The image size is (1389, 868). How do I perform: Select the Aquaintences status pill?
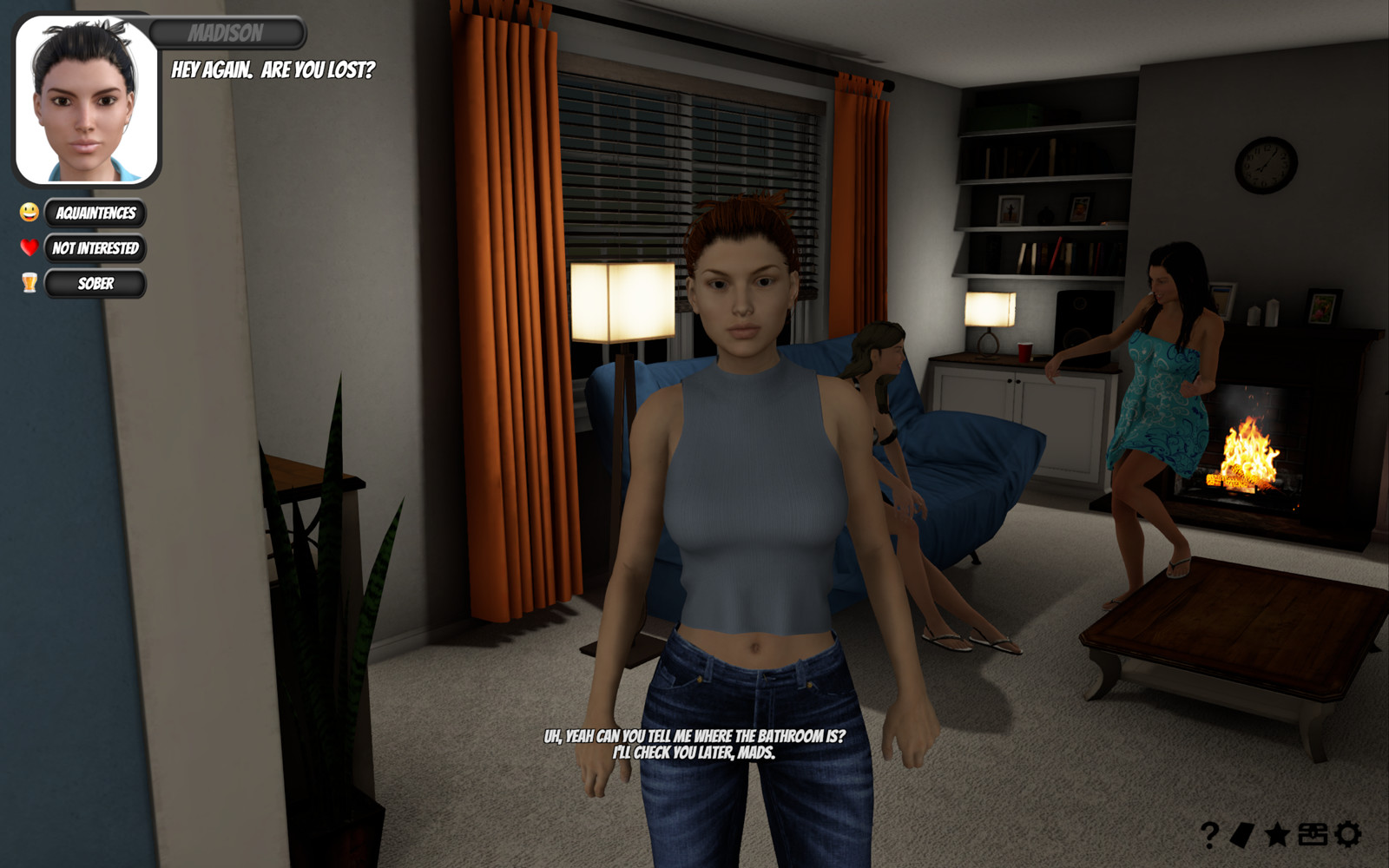tap(97, 214)
